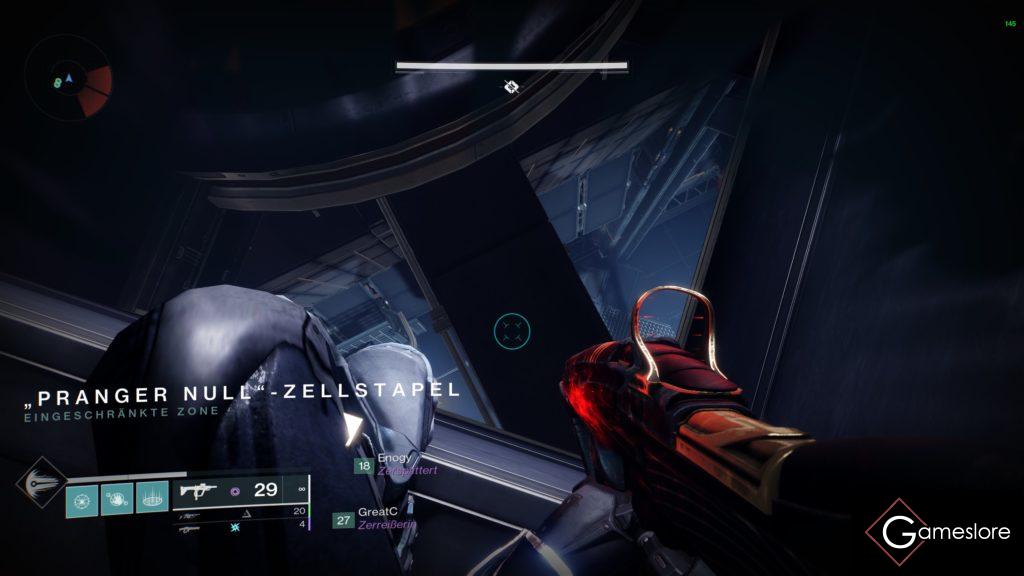Switch to the heavy weapon with 4 ammo
Image resolution: width=1024 pixels, height=576 pixels.
[x=240, y=525]
